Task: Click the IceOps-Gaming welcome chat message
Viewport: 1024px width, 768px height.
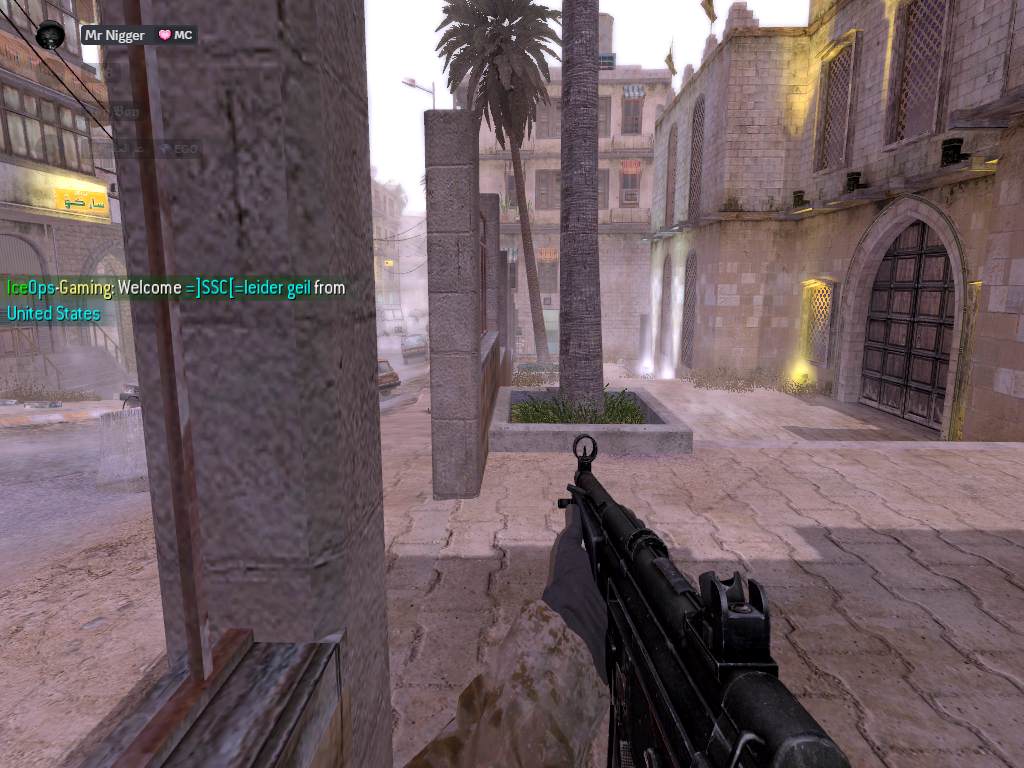Action: click(176, 300)
